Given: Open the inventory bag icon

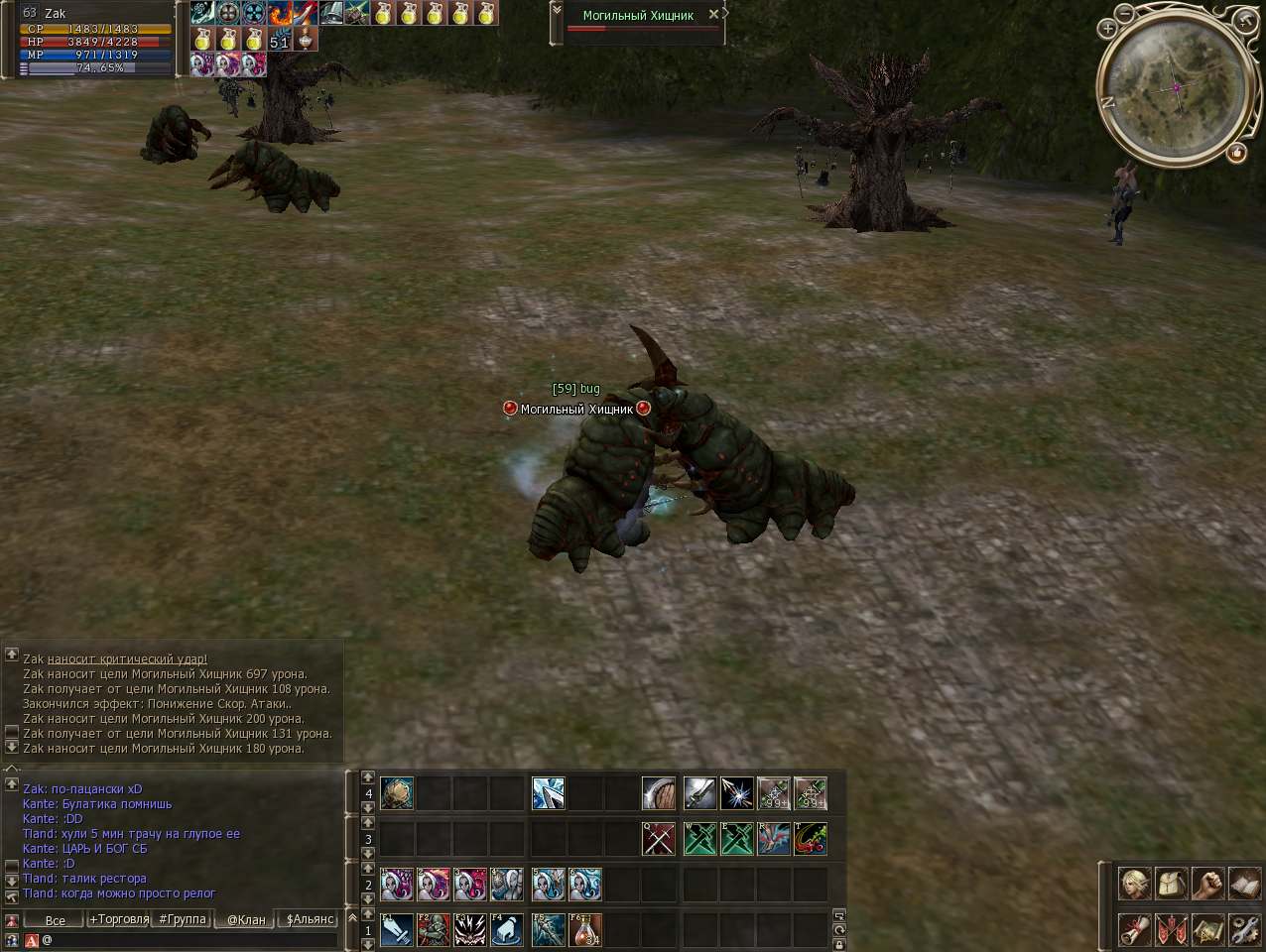Looking at the screenshot, I should tap(1172, 883).
